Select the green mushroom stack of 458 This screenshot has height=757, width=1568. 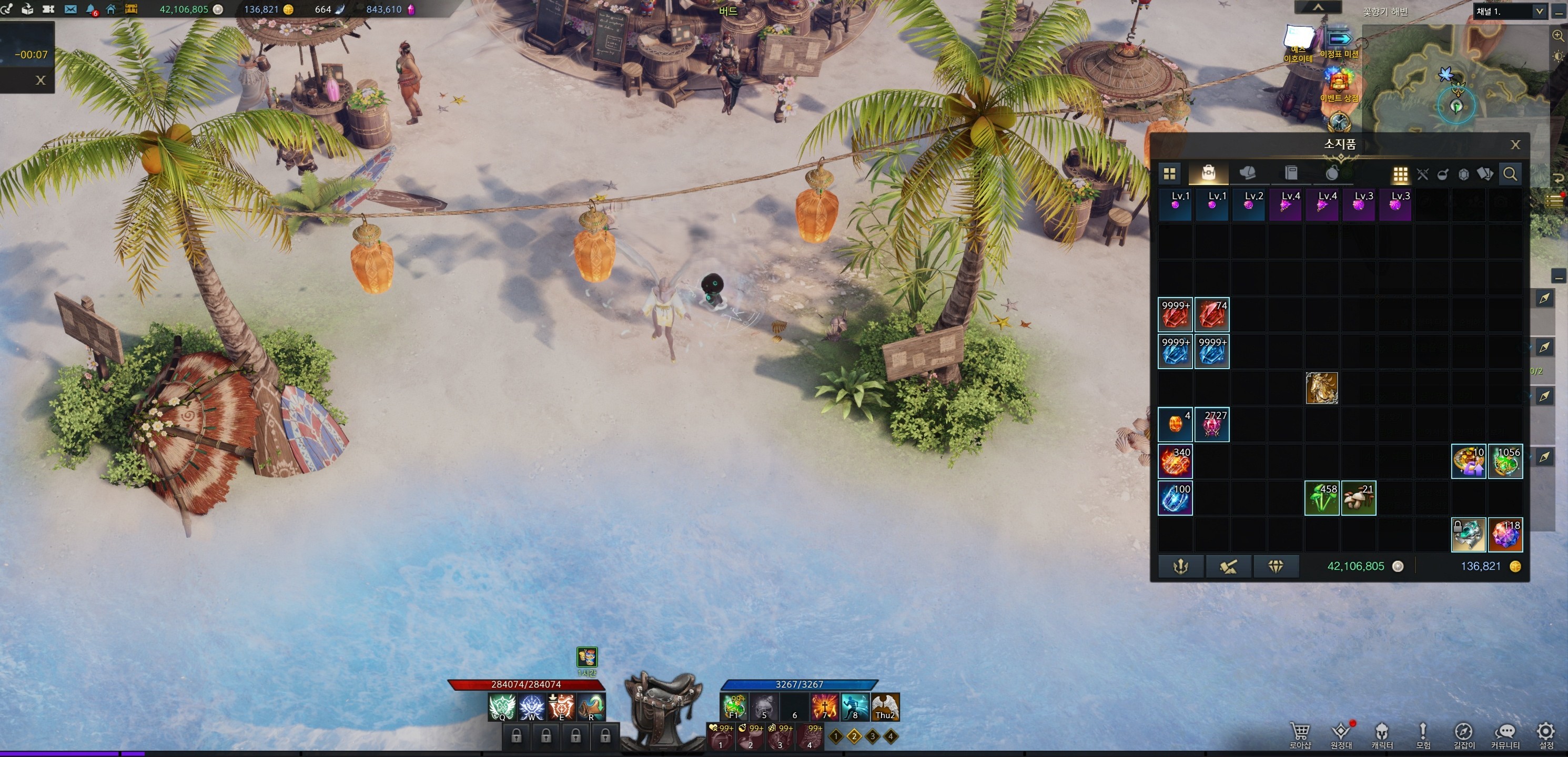(1321, 498)
